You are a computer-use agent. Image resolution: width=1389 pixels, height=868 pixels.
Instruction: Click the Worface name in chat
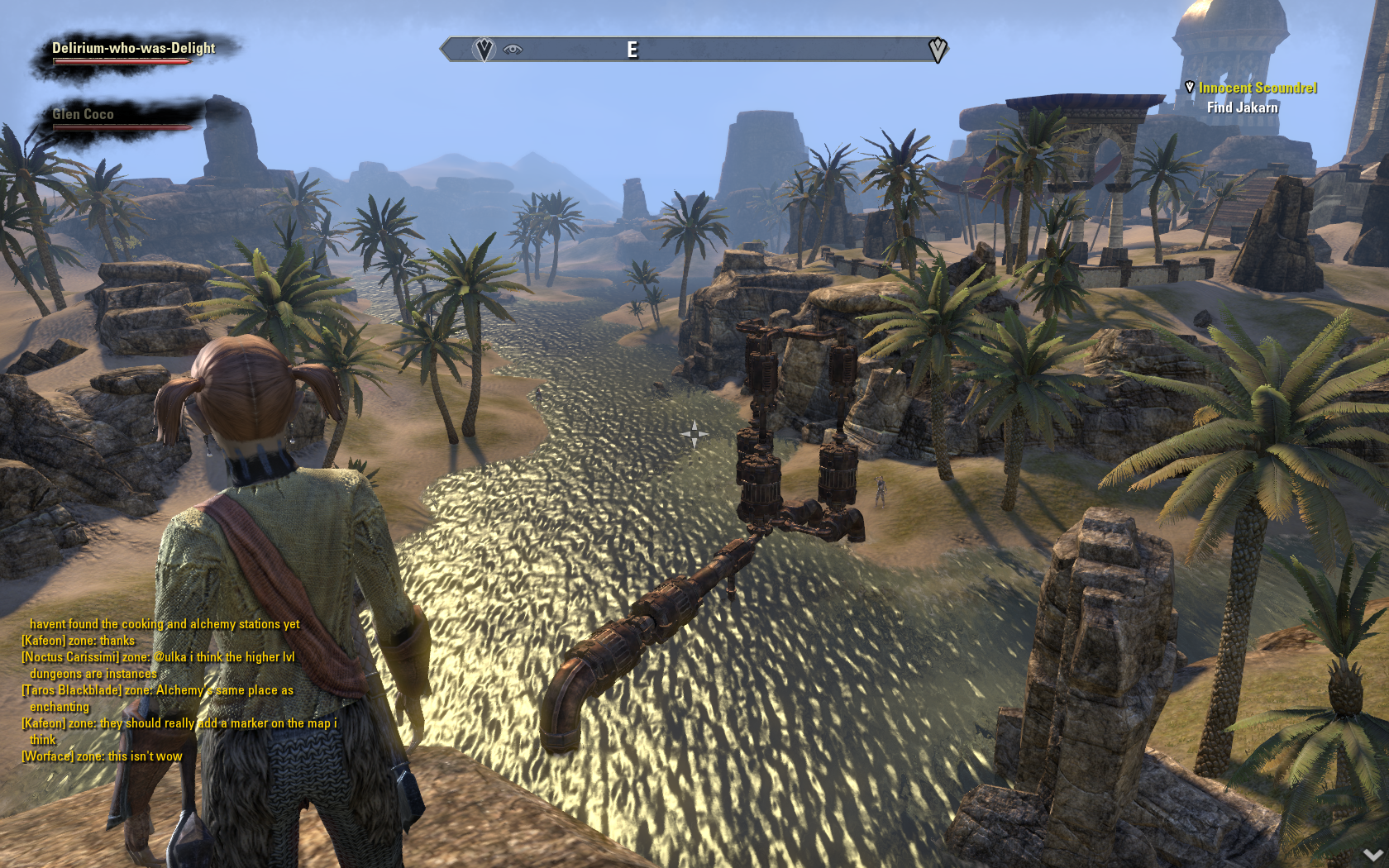click(x=48, y=756)
